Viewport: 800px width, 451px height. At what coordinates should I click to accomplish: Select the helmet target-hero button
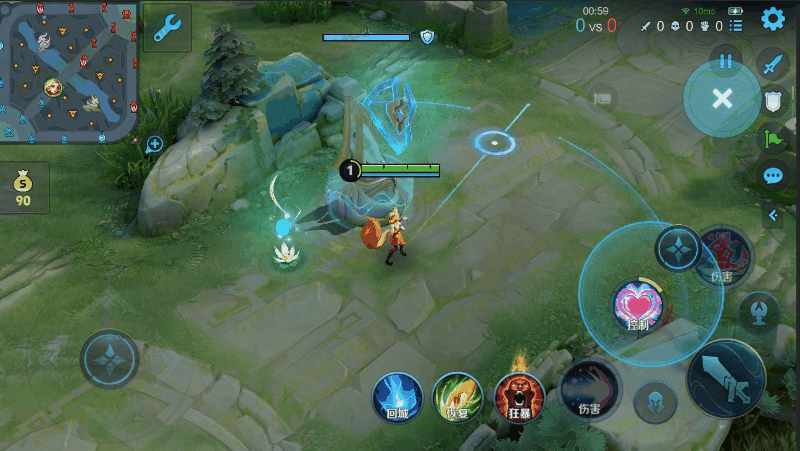(x=656, y=401)
